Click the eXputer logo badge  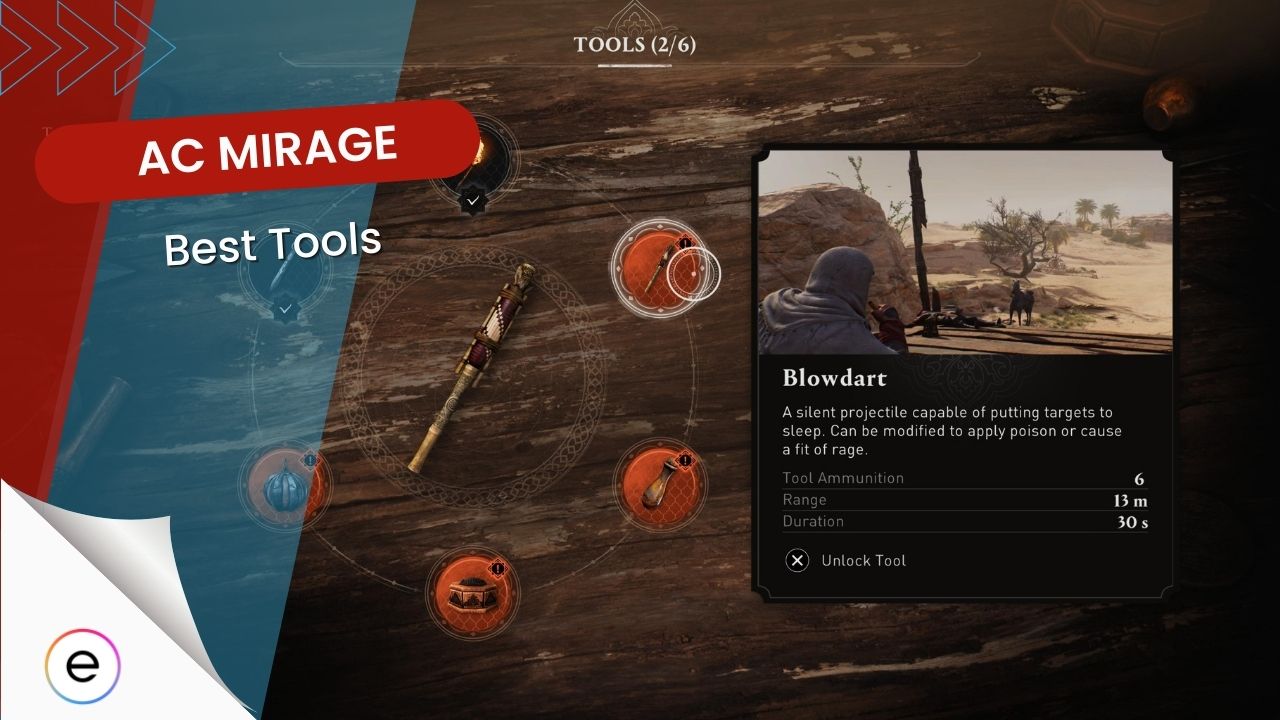(83, 667)
